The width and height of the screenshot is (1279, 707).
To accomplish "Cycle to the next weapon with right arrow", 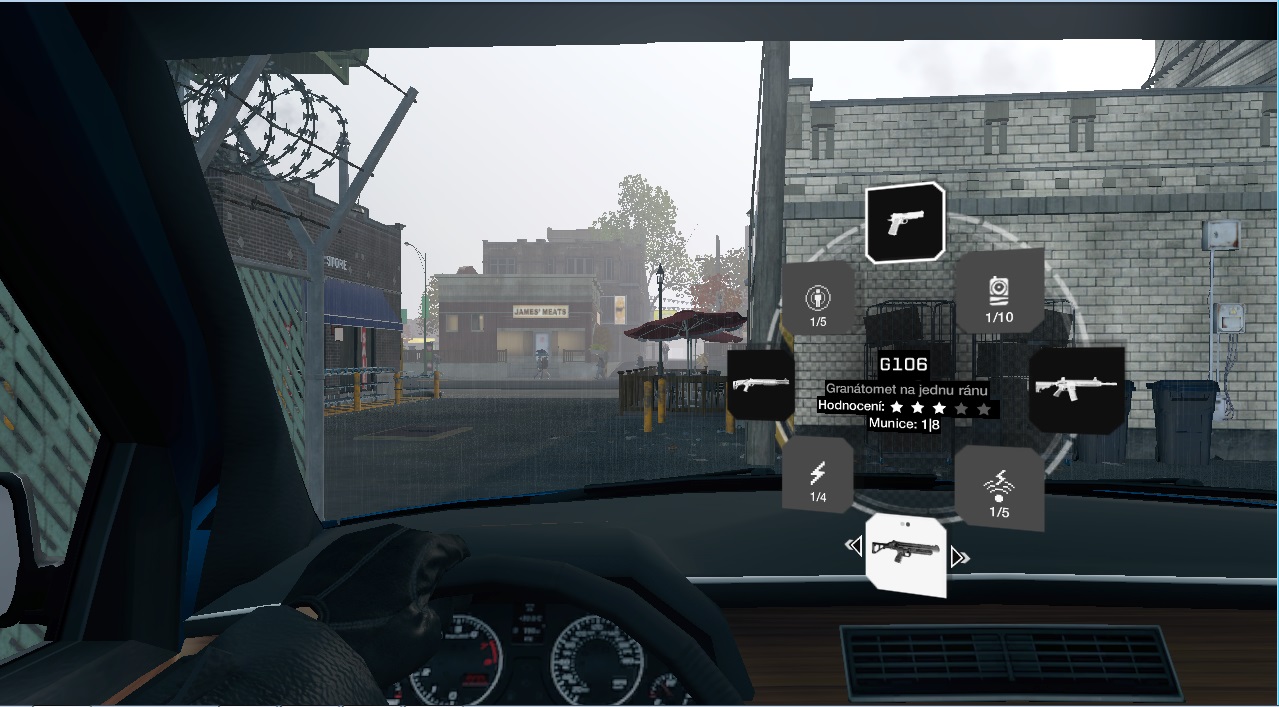I will pyautogui.click(x=959, y=557).
